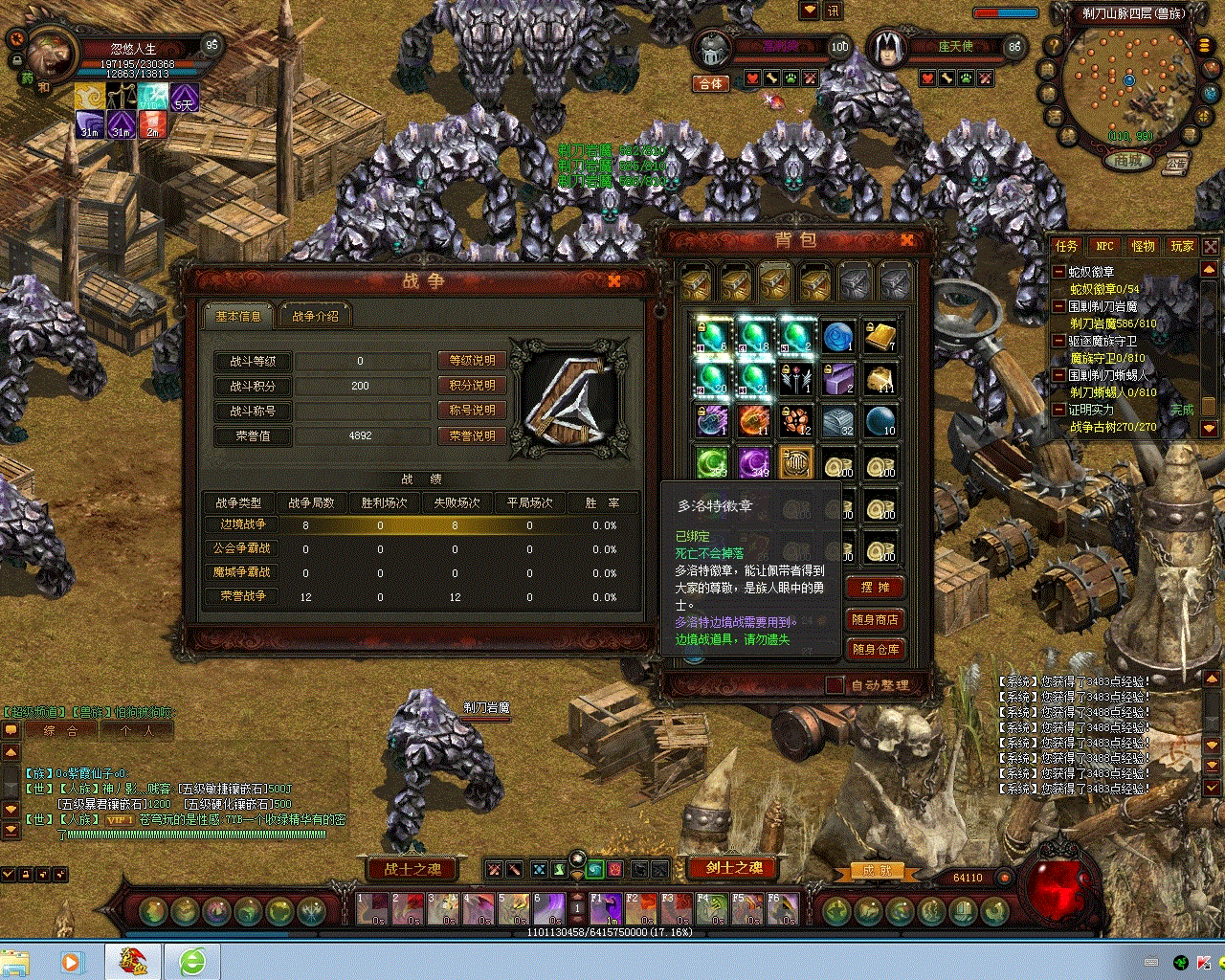Open the 随身仓库 portable warehouse
Screen dimensions: 1225x980
coord(875,649)
